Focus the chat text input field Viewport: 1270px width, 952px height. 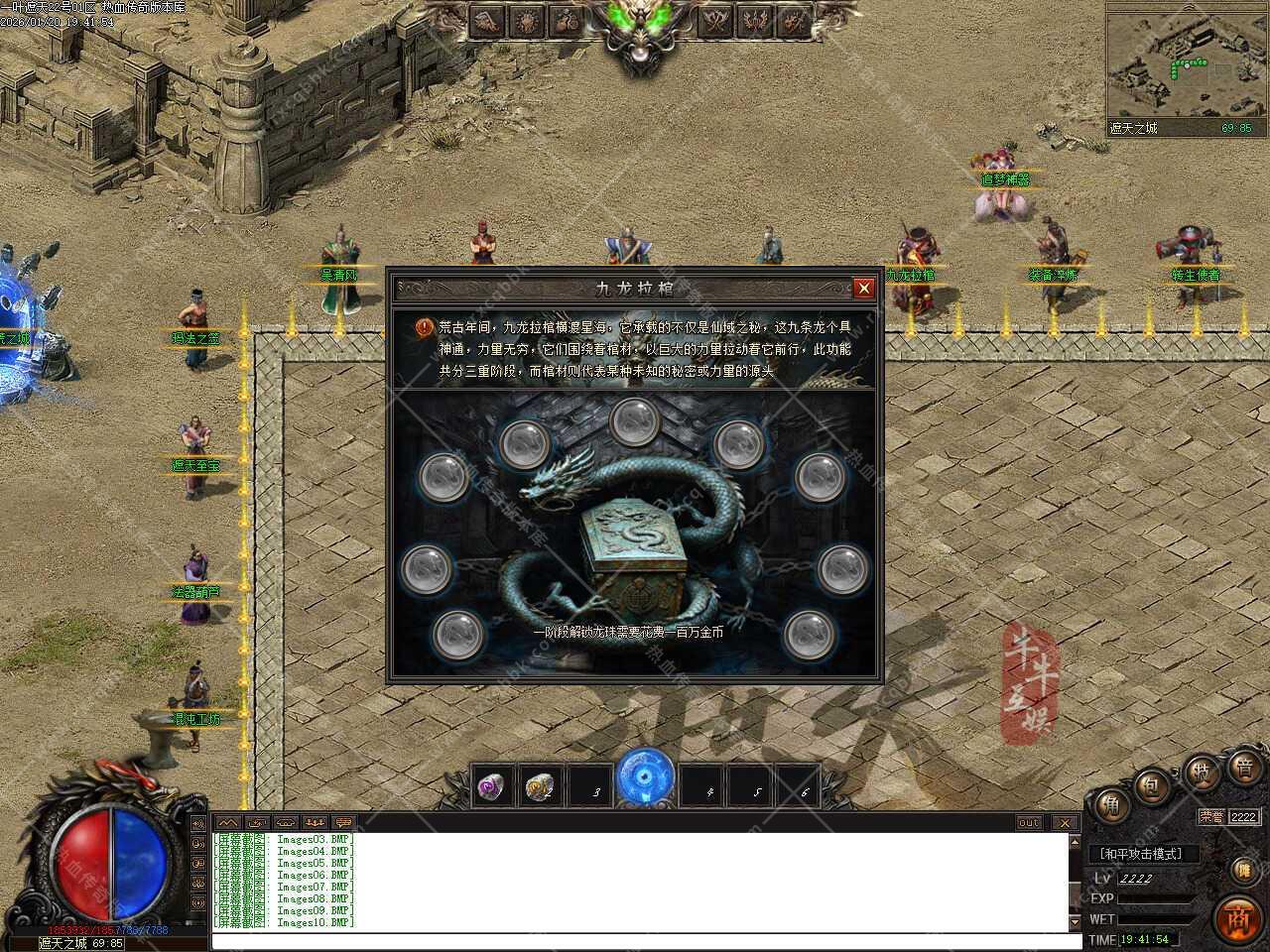click(x=640, y=941)
